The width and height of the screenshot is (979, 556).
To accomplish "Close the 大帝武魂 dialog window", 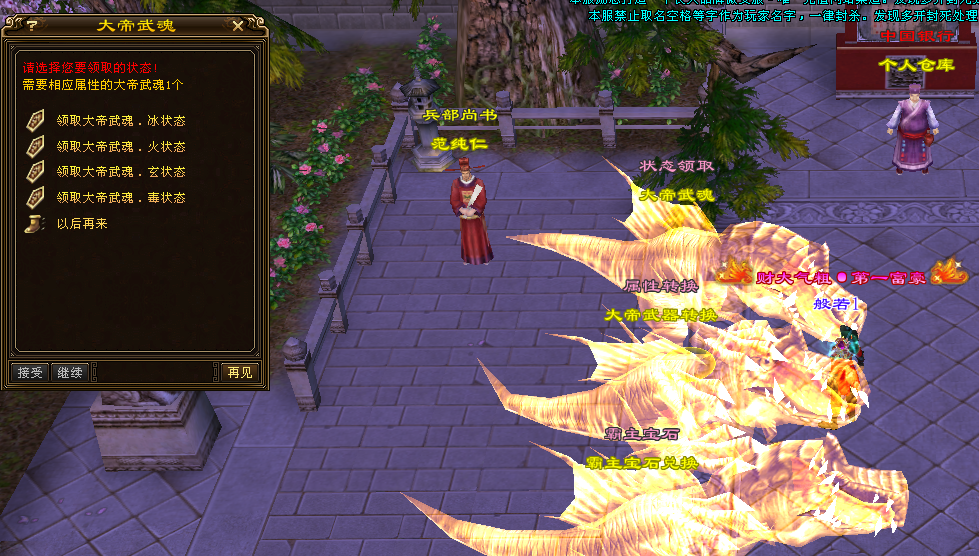I will pos(237,25).
